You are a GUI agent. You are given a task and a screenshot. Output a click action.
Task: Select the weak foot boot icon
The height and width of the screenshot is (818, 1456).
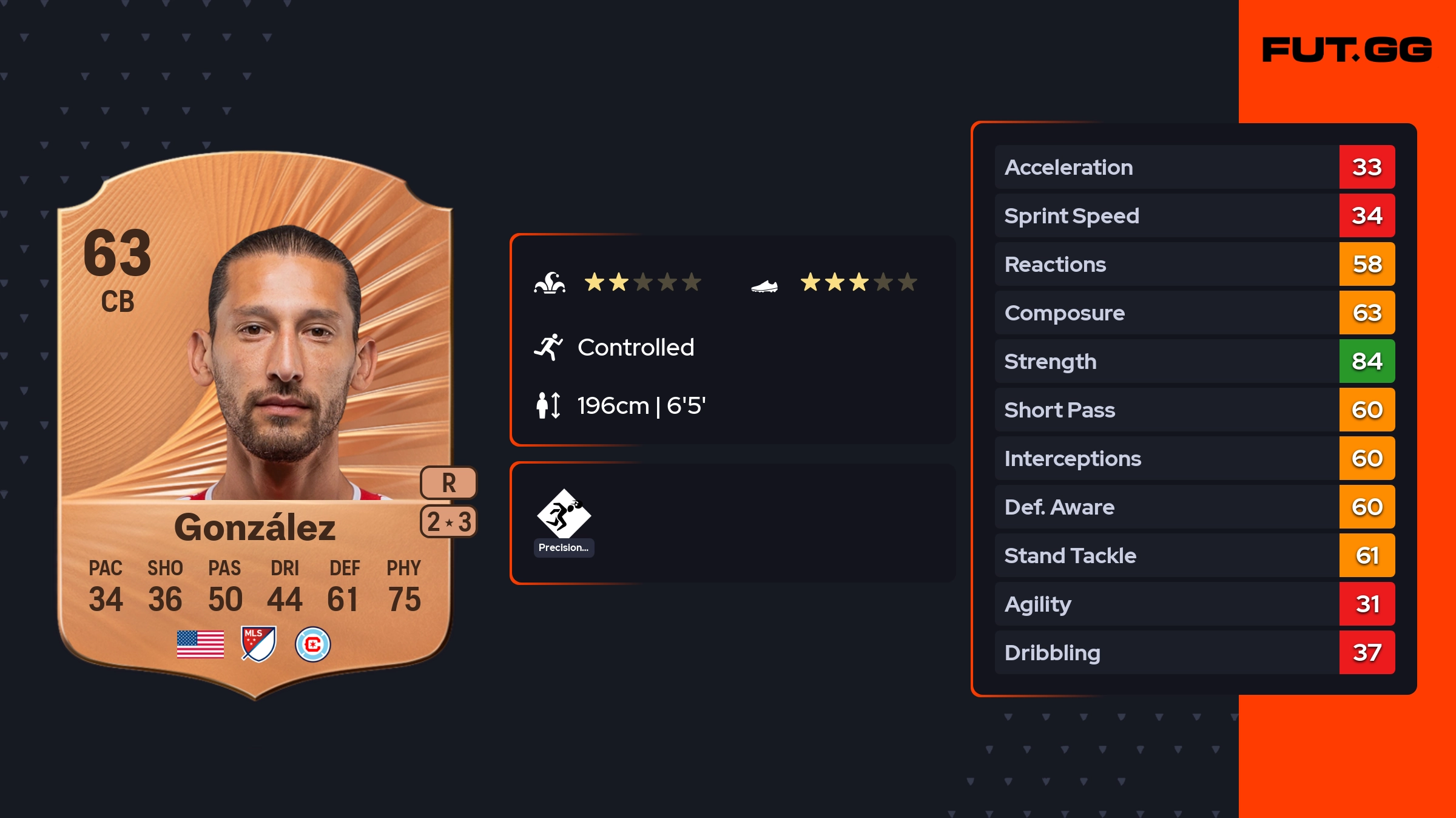click(x=764, y=285)
